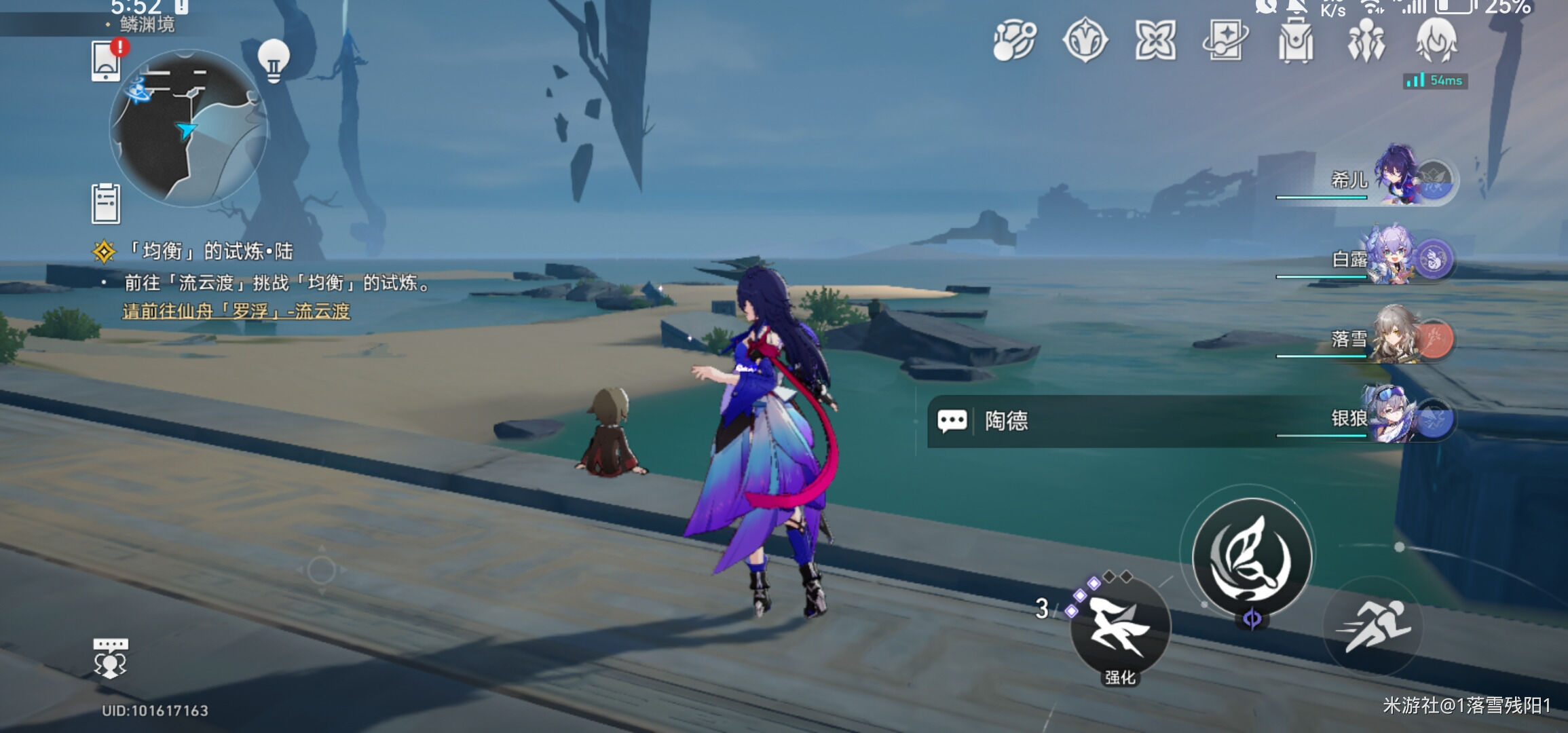Open the lightbulb hint icon

[274, 60]
